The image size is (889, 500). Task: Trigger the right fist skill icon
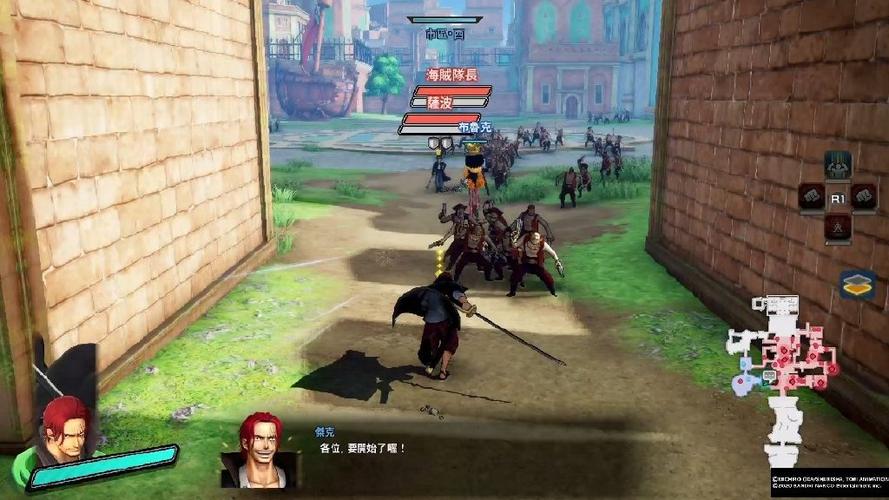[x=863, y=196]
